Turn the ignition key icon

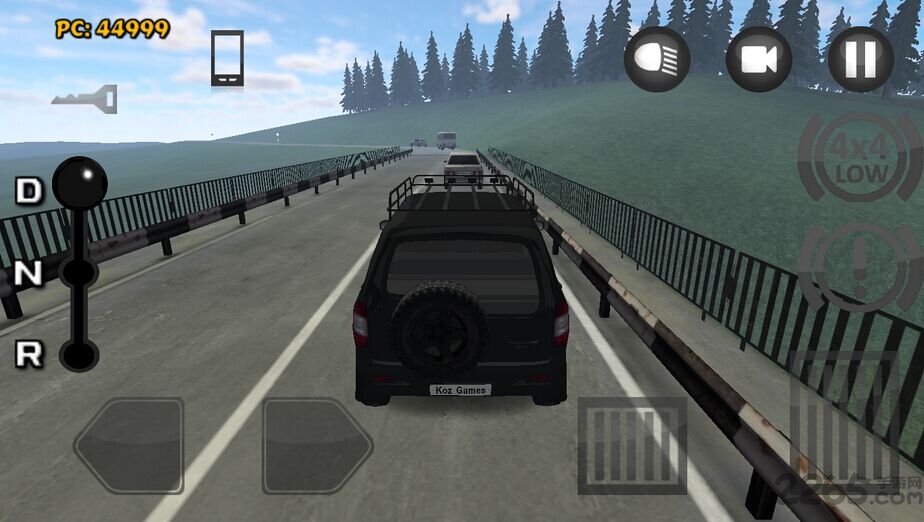pyautogui.click(x=85, y=98)
